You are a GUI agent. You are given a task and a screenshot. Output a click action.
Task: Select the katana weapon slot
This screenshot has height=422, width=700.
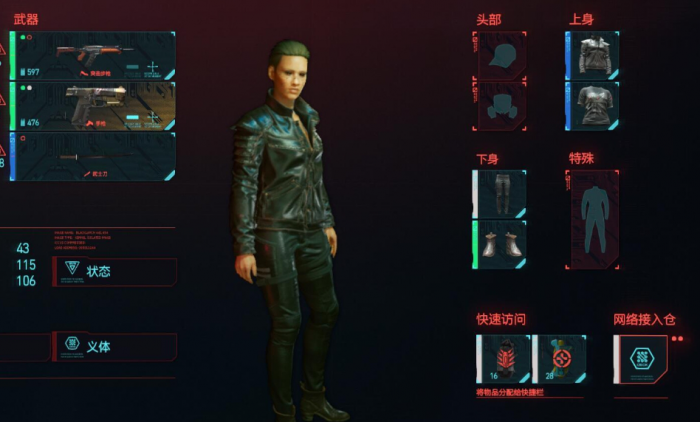(95, 156)
